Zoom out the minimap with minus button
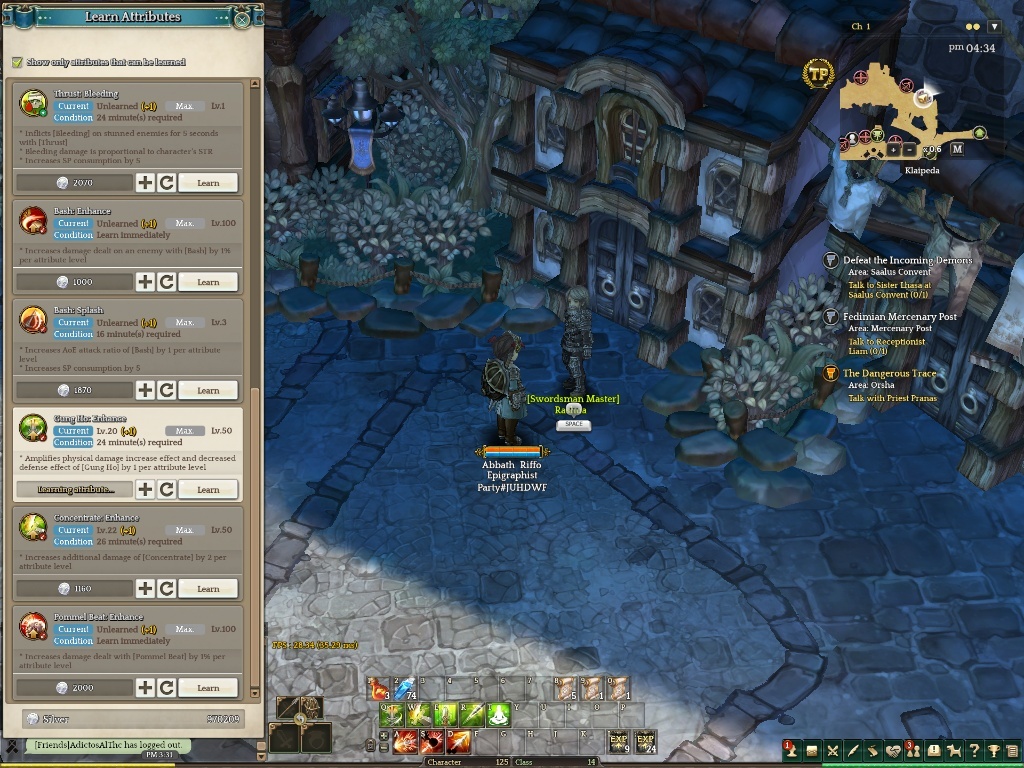The width and height of the screenshot is (1024, 768). [x=910, y=150]
